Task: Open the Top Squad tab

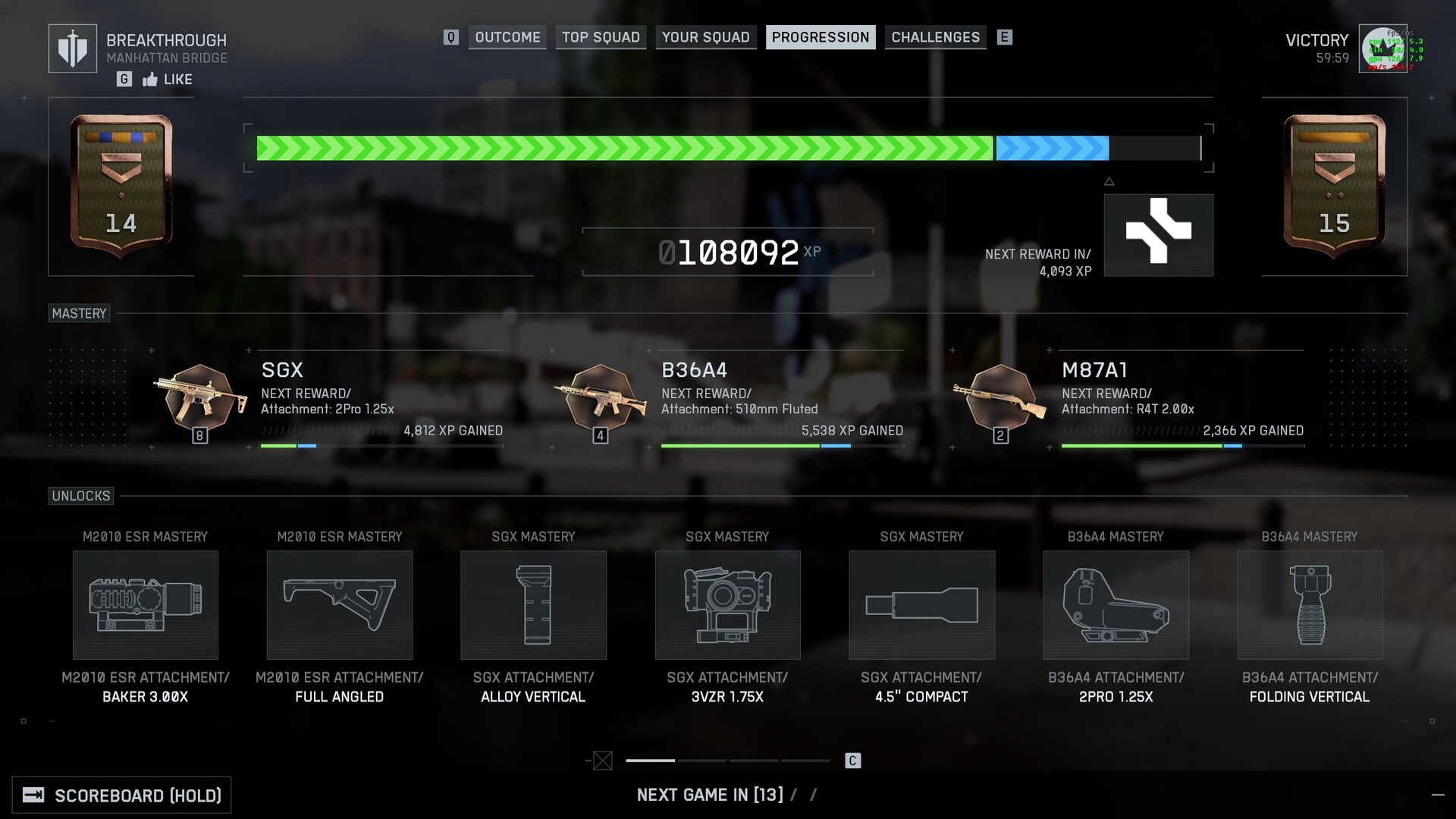Action: pyautogui.click(x=601, y=37)
